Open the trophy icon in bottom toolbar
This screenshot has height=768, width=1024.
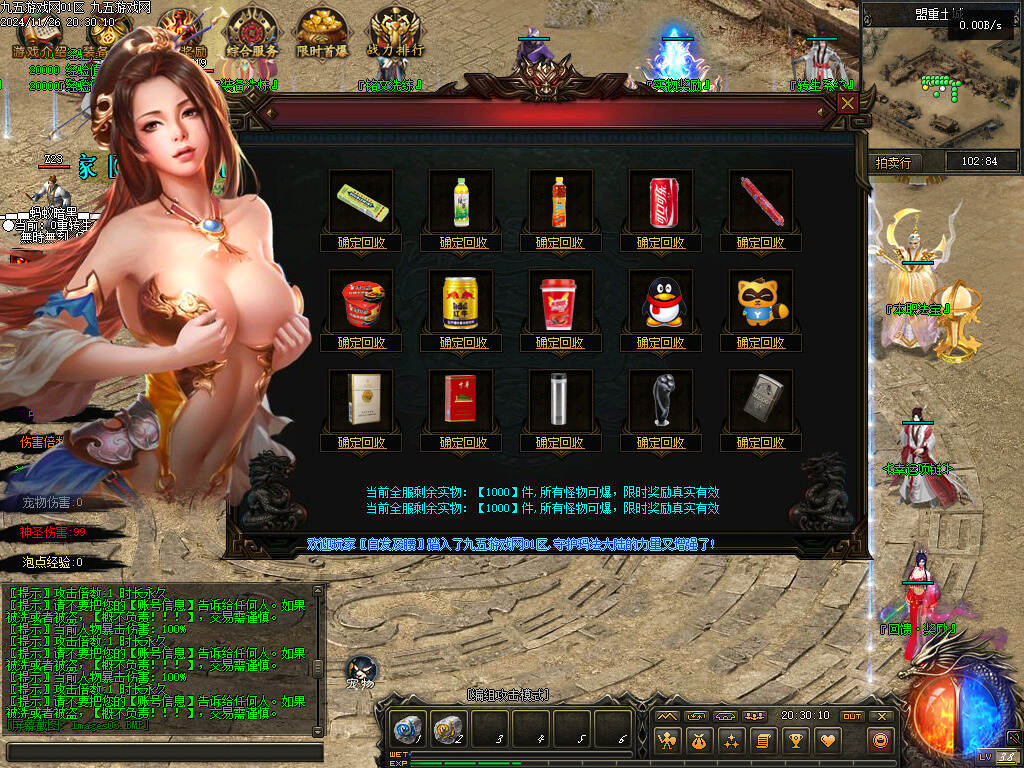pos(796,741)
